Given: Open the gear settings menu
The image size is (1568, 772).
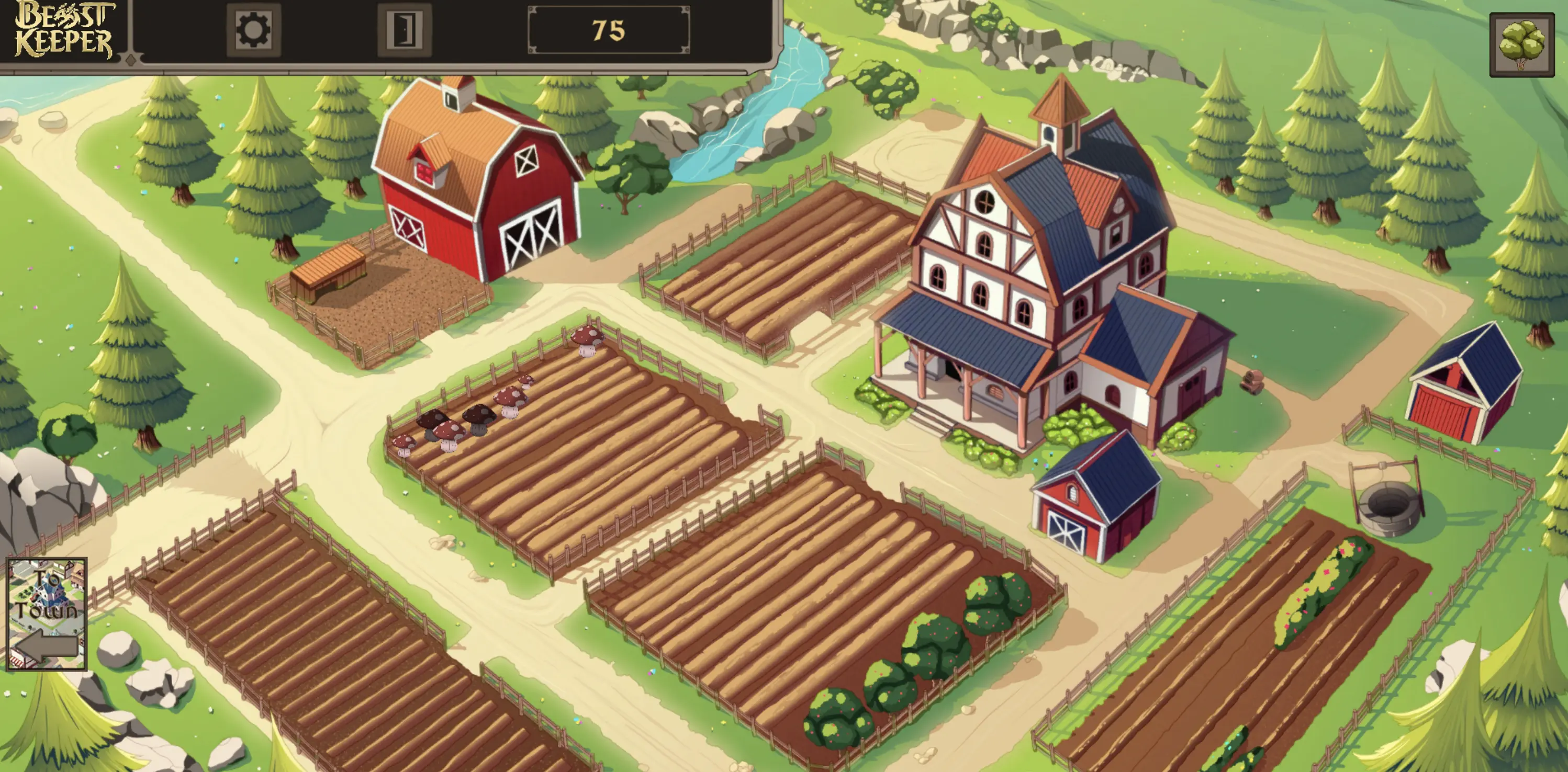Looking at the screenshot, I should (253, 29).
